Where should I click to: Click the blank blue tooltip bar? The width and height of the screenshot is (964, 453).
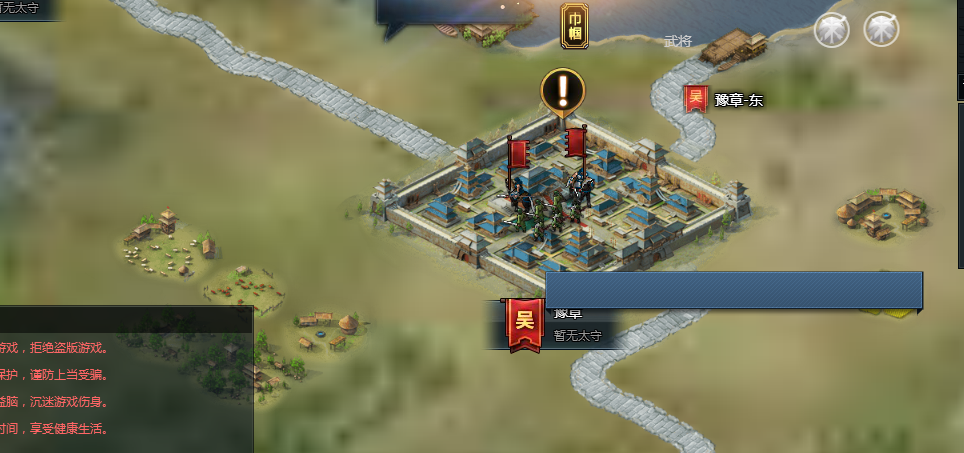(733, 290)
